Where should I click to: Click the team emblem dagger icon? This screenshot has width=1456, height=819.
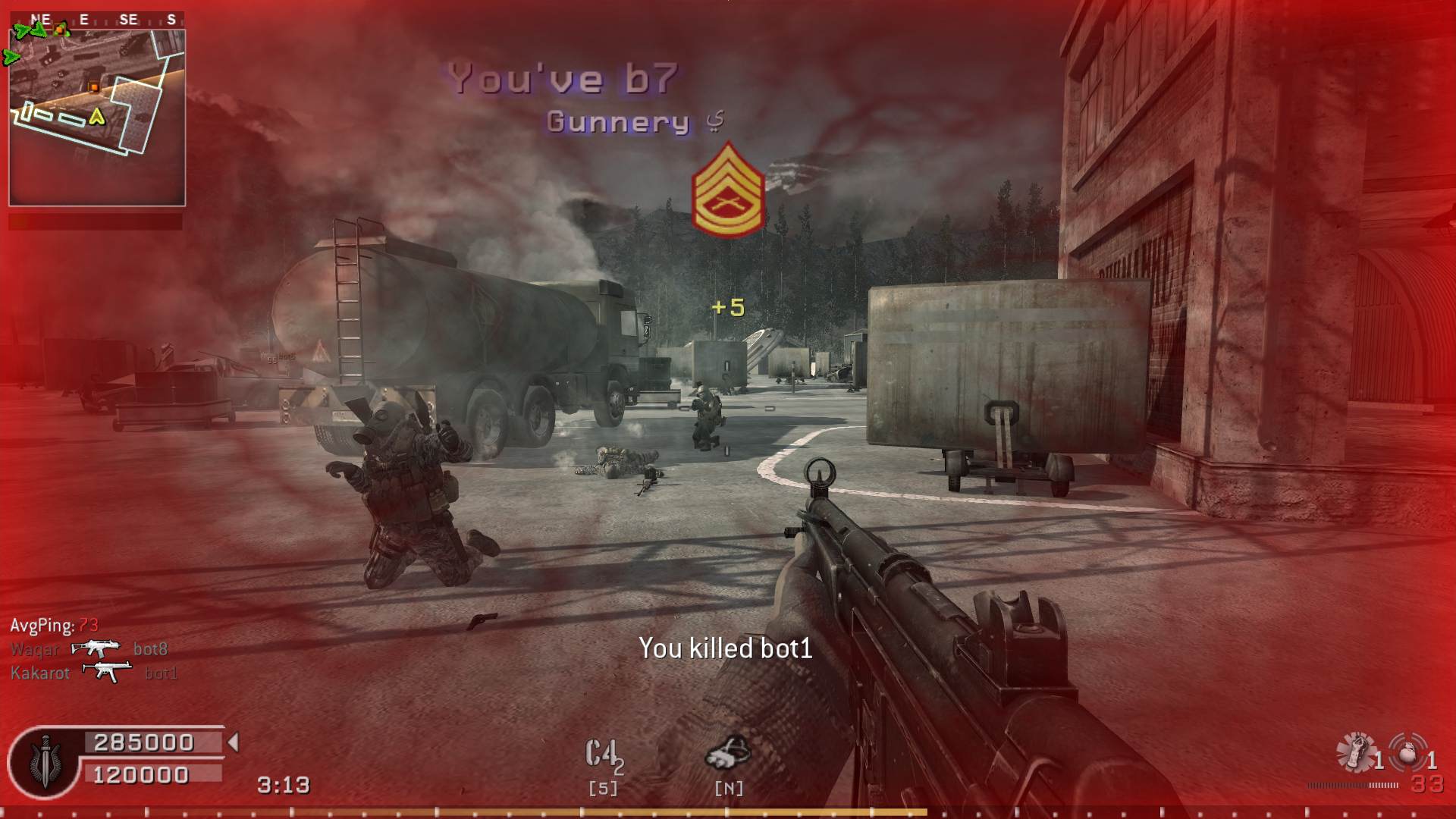pyautogui.click(x=45, y=761)
